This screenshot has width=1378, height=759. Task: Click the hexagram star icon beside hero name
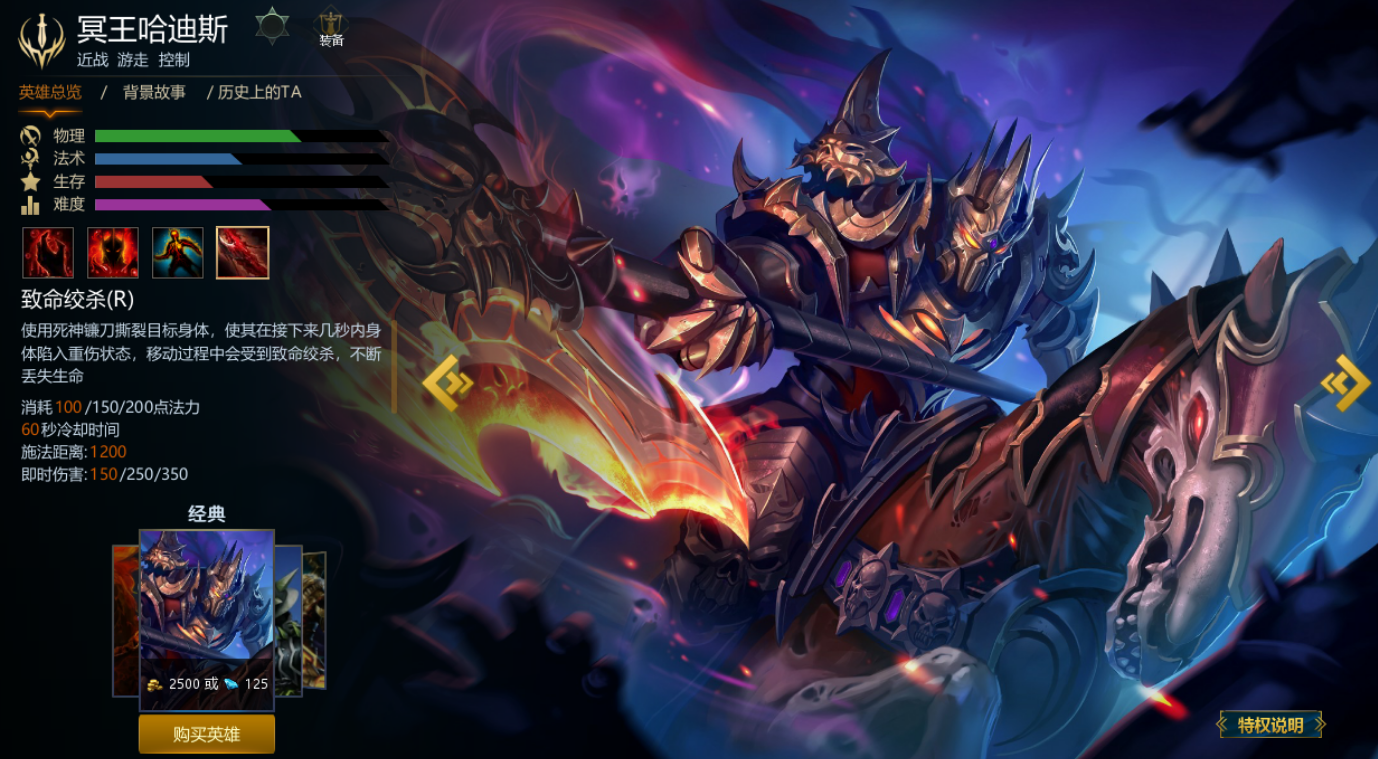point(272,25)
